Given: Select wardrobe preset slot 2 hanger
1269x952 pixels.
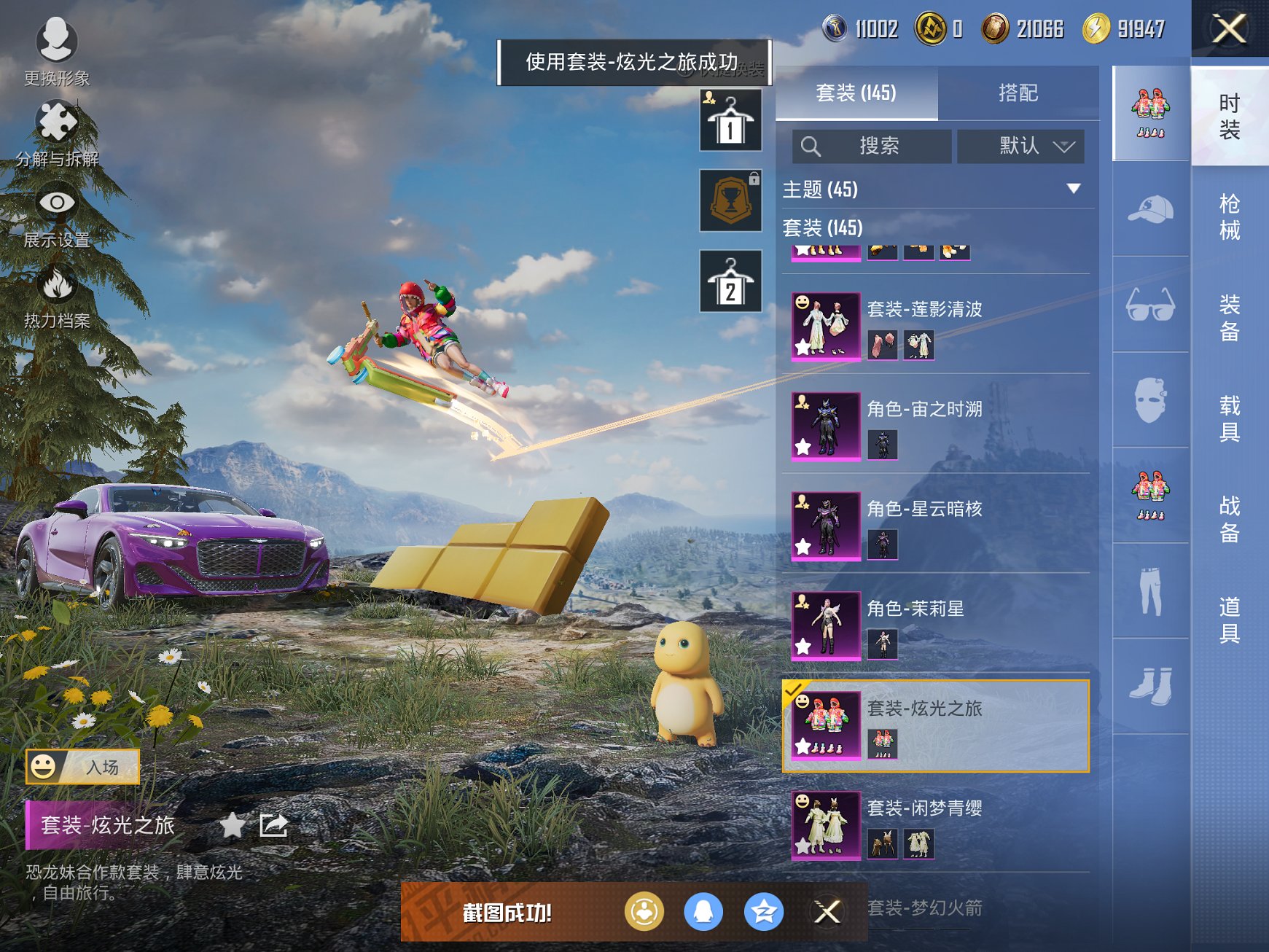Looking at the screenshot, I should tap(730, 281).
